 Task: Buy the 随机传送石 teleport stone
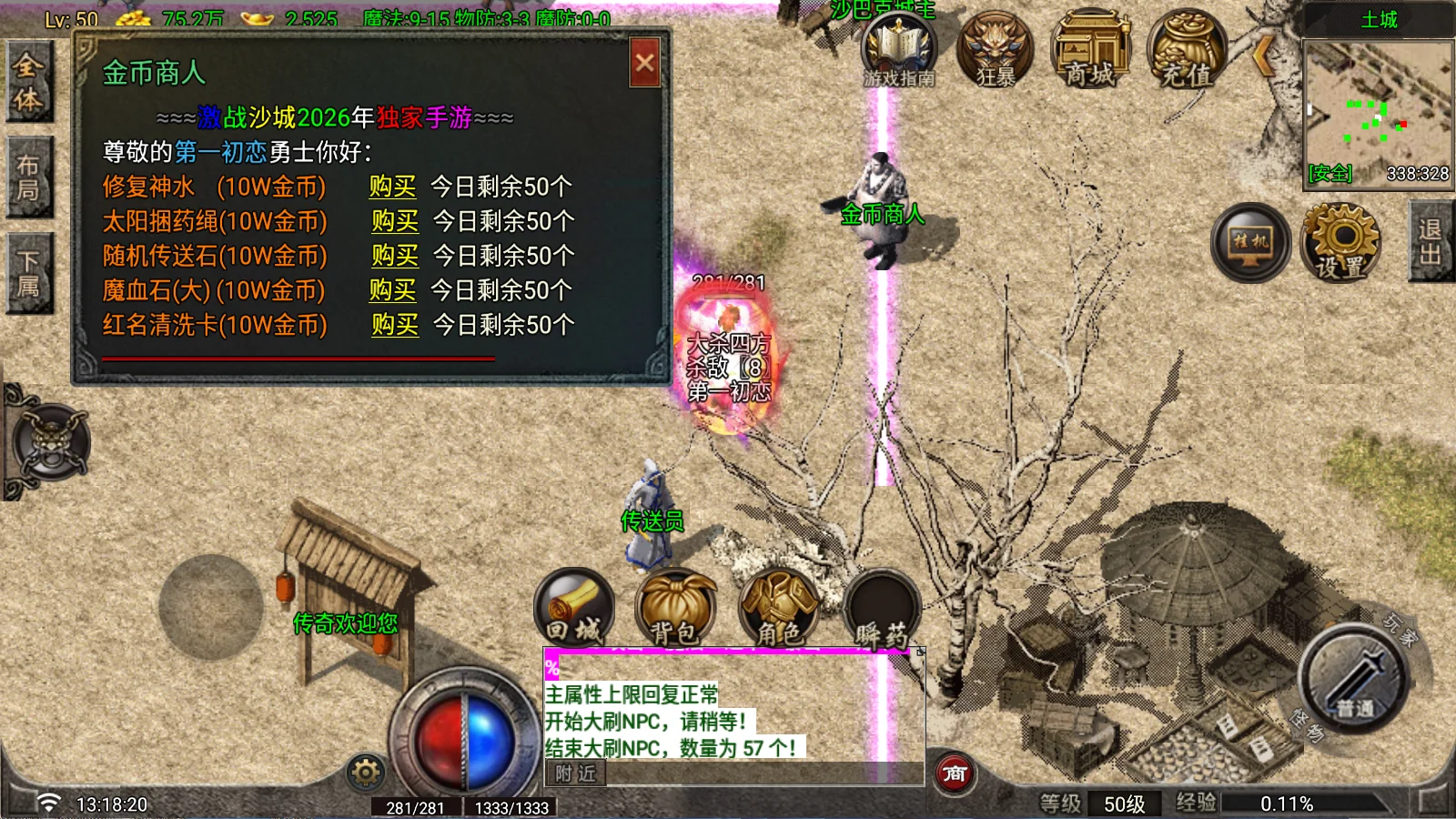(x=395, y=256)
